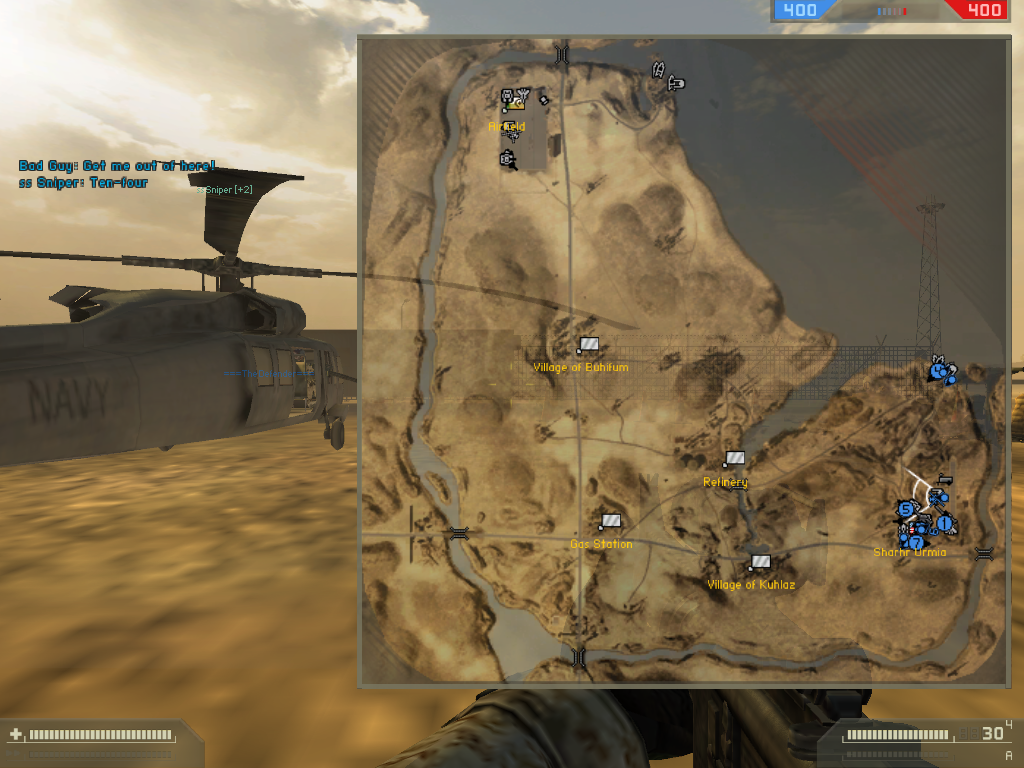Click the north bridge marker on map
The height and width of the screenshot is (768, 1024).
[562, 53]
